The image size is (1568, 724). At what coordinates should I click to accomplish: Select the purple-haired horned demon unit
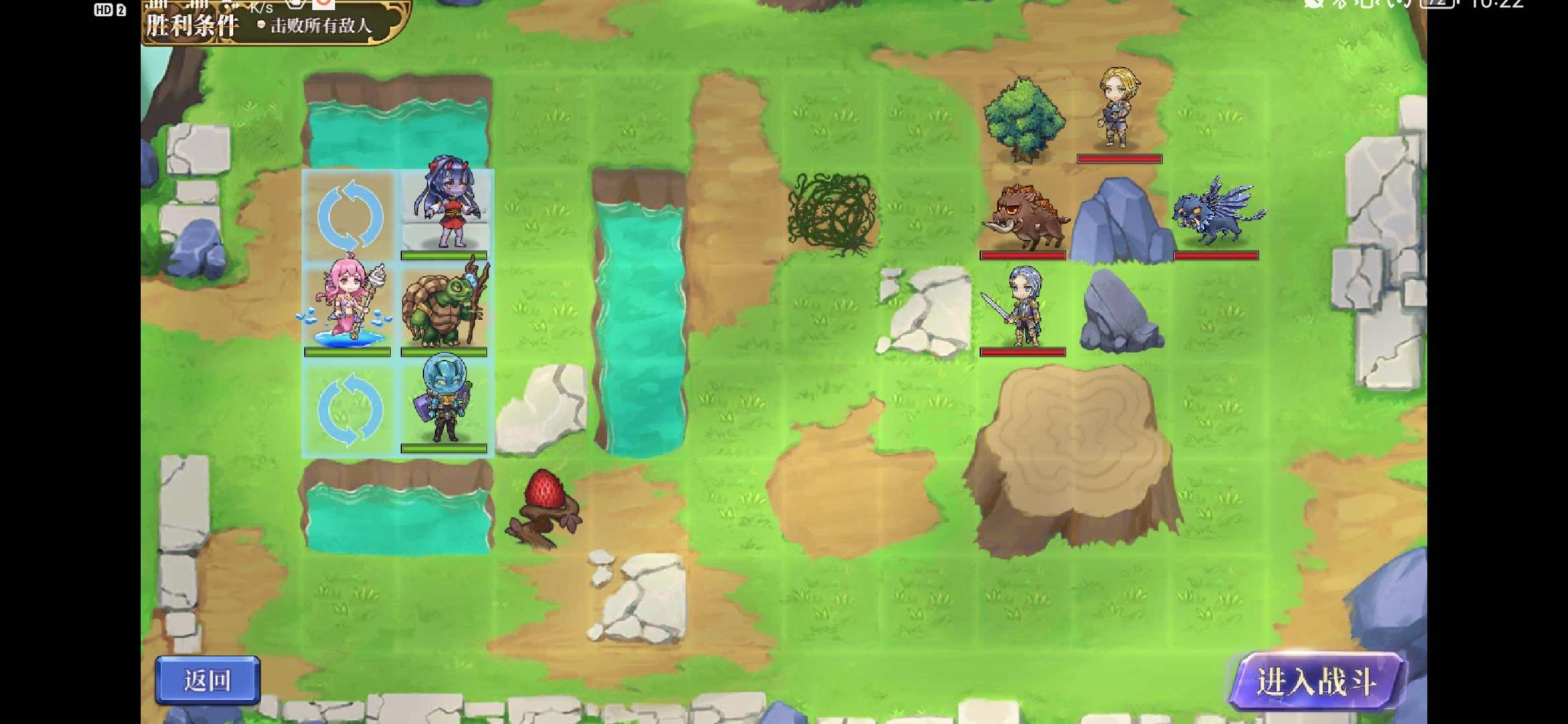point(445,206)
